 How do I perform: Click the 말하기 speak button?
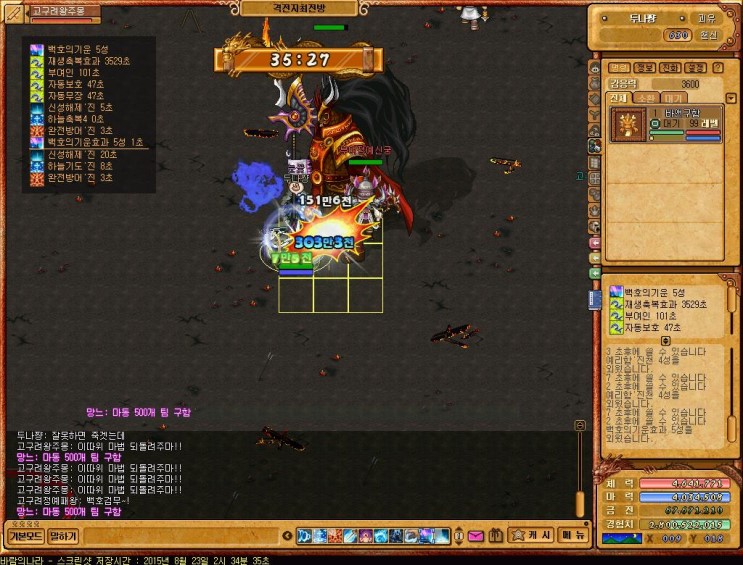point(63,536)
